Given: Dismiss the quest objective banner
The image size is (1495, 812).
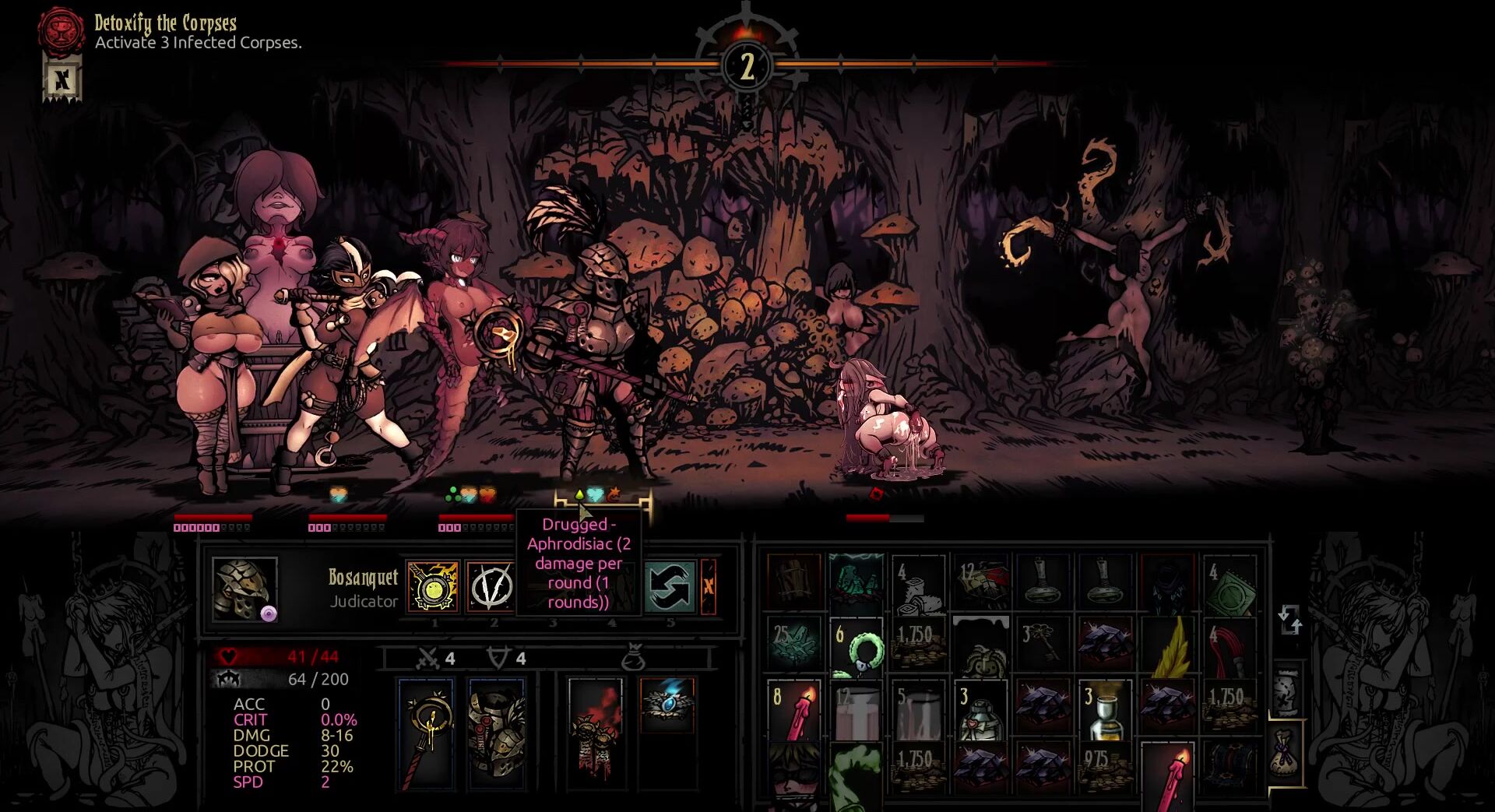Looking at the screenshot, I should (62, 79).
